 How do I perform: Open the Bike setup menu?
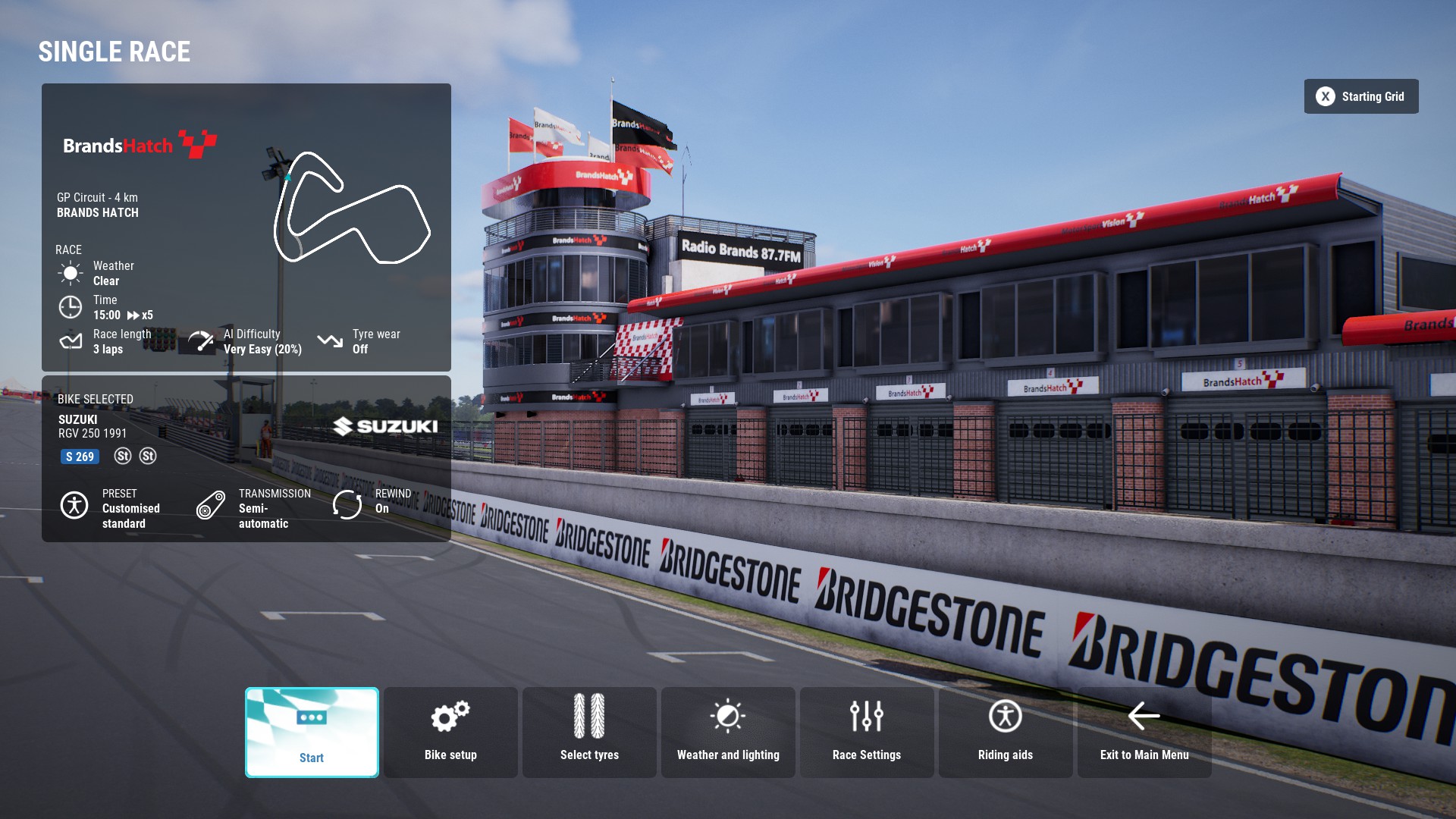(450, 732)
